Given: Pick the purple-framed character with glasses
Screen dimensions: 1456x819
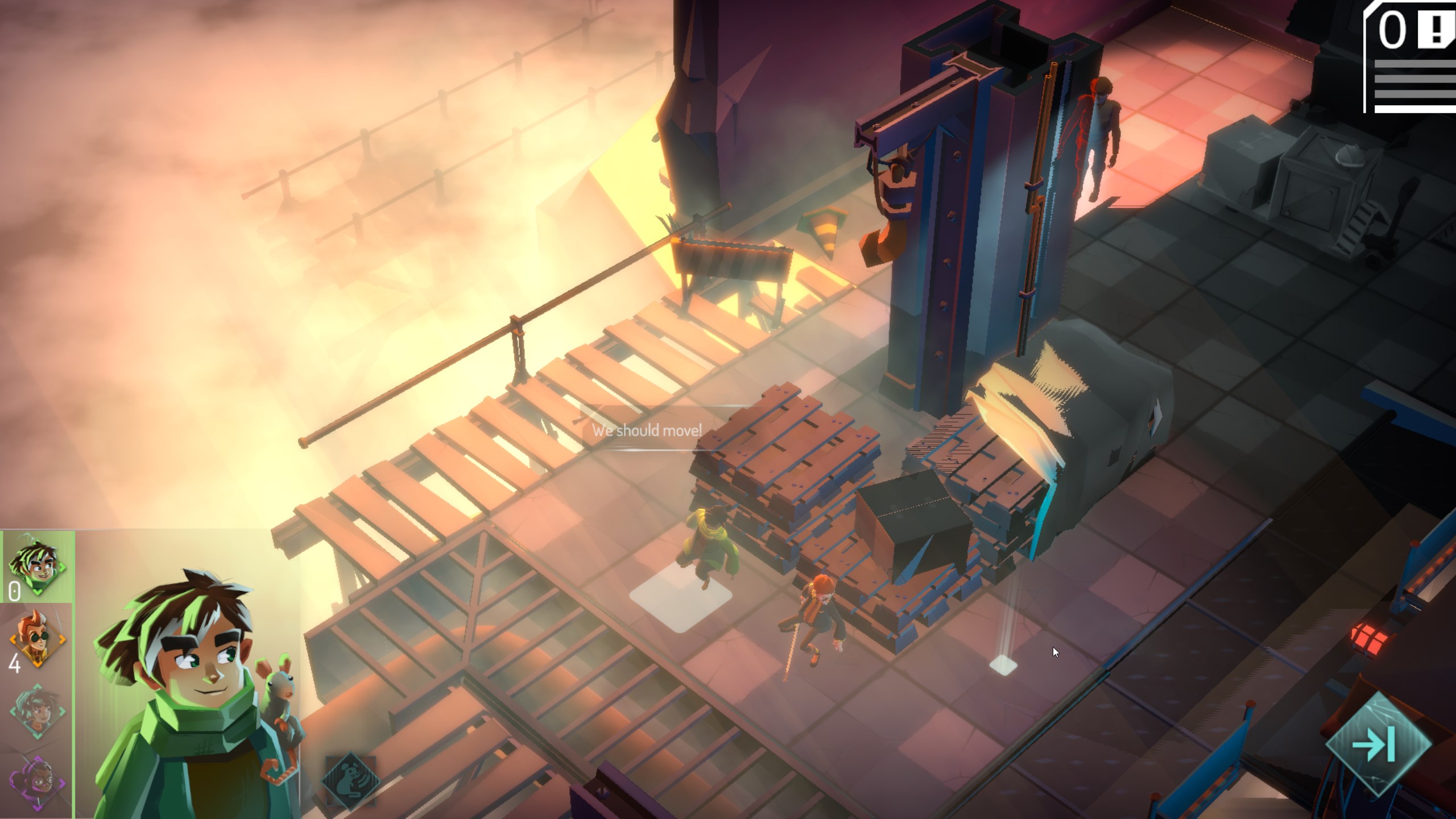Looking at the screenshot, I should [x=38, y=783].
